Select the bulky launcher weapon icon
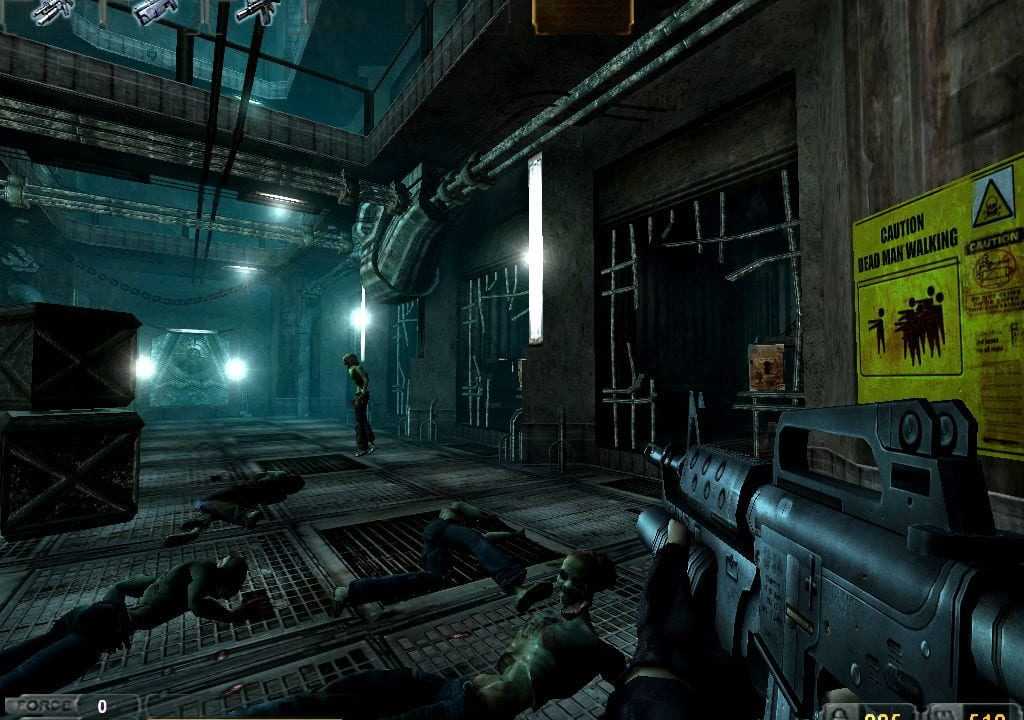The height and width of the screenshot is (720, 1024). (154, 10)
